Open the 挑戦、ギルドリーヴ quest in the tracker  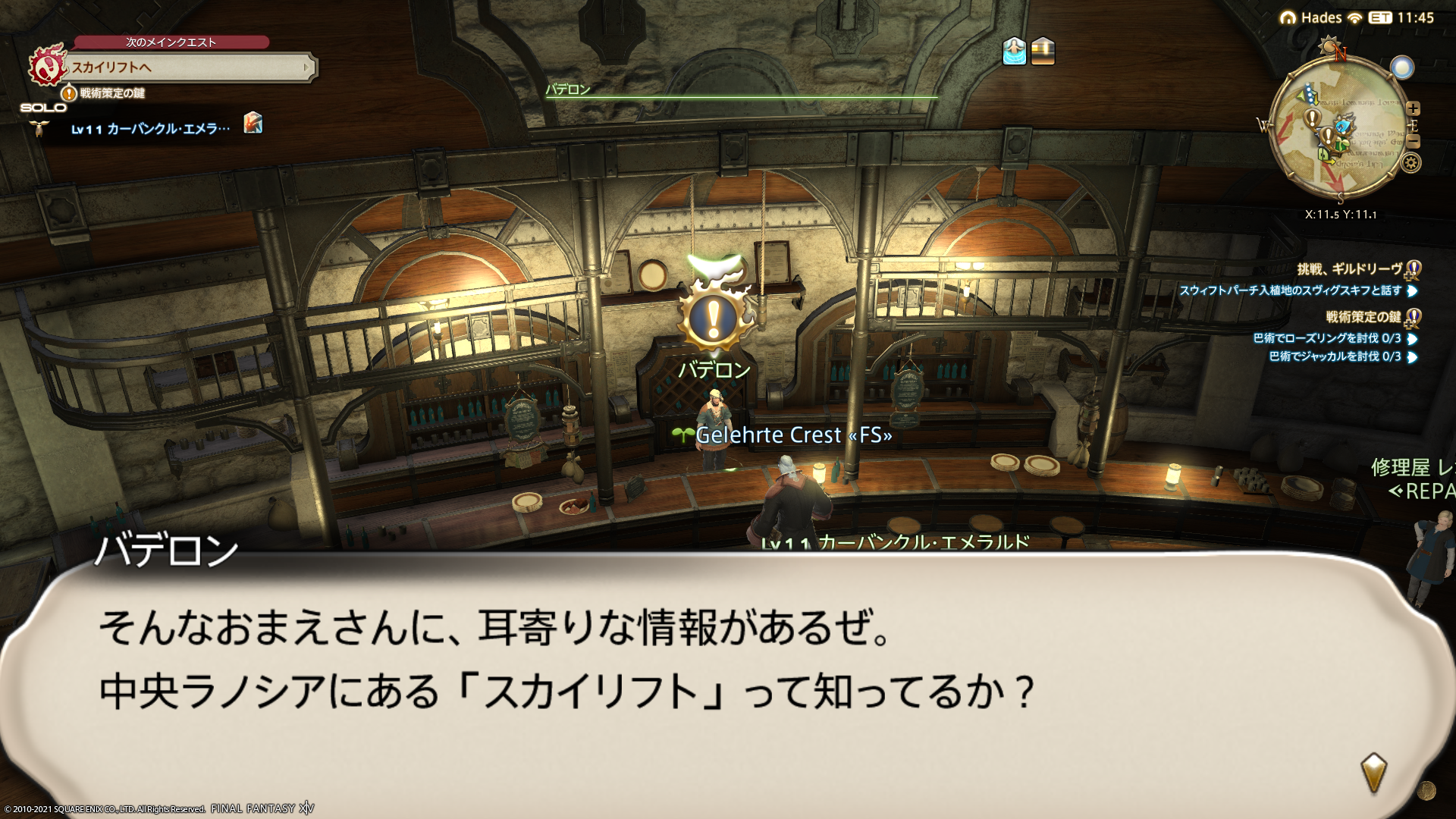pyautogui.click(x=1350, y=269)
